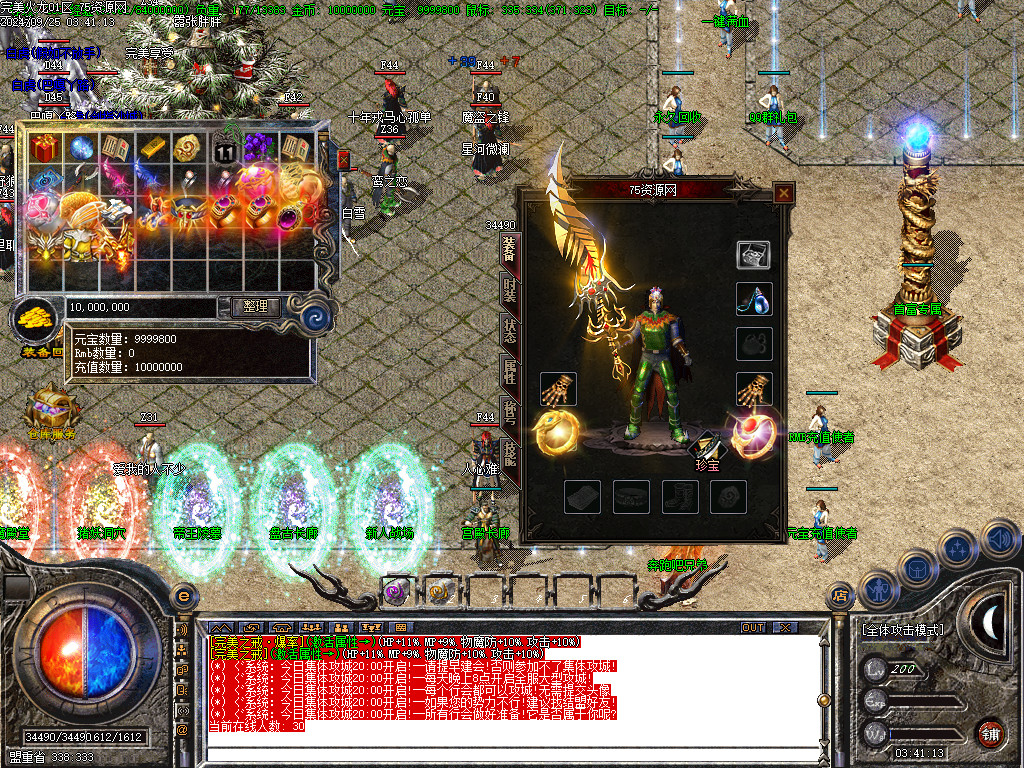Select the equipped necklace slot

point(754,298)
